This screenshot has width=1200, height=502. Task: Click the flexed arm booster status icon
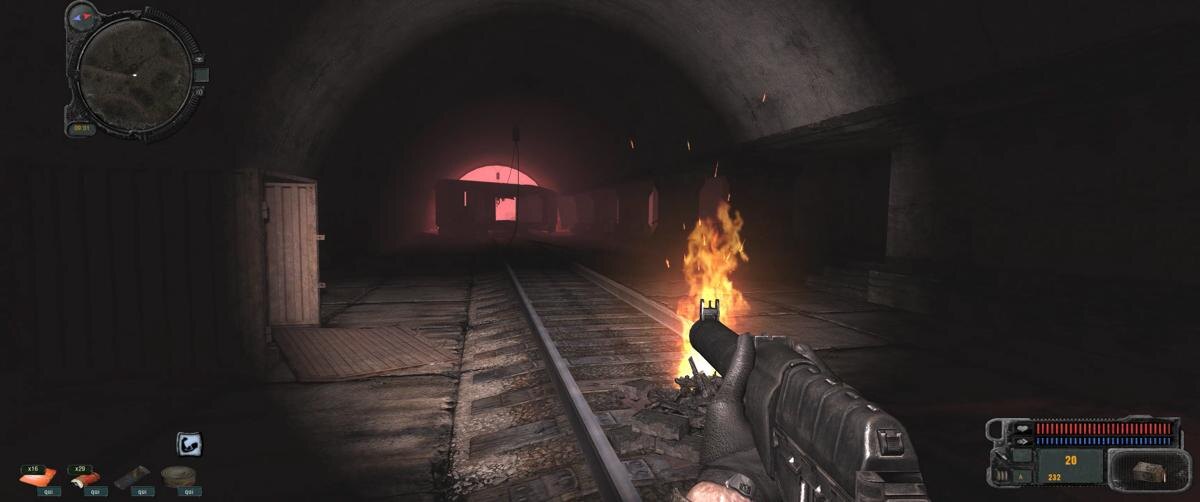[x=190, y=444]
